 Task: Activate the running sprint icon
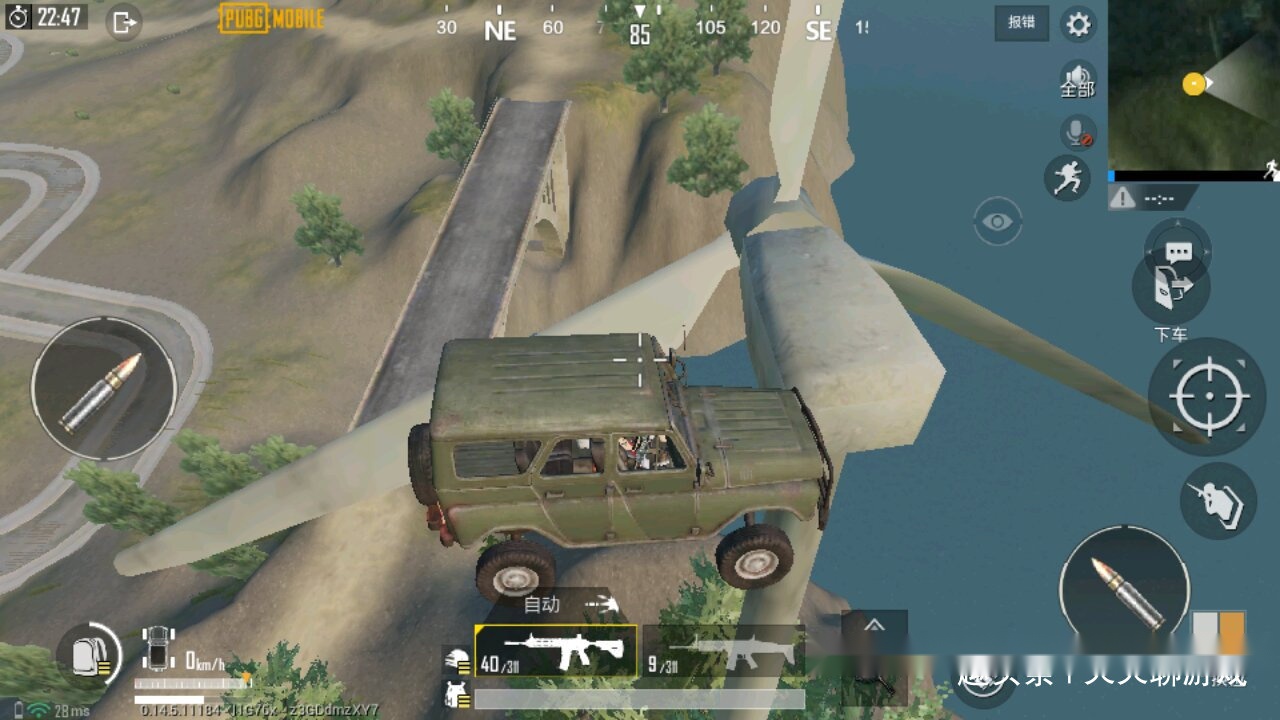coord(1067,178)
